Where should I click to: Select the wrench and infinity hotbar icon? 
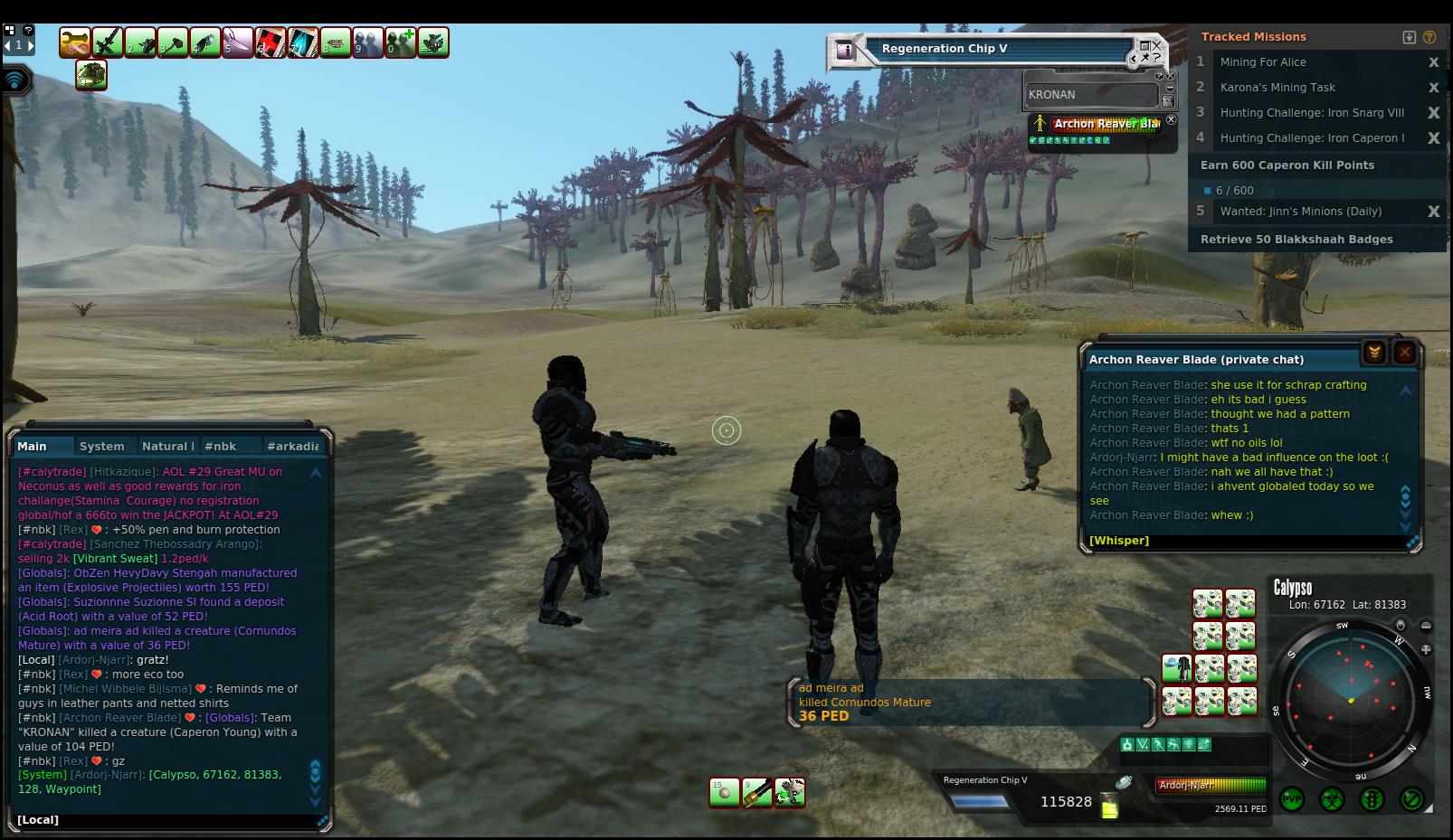[x=75, y=42]
